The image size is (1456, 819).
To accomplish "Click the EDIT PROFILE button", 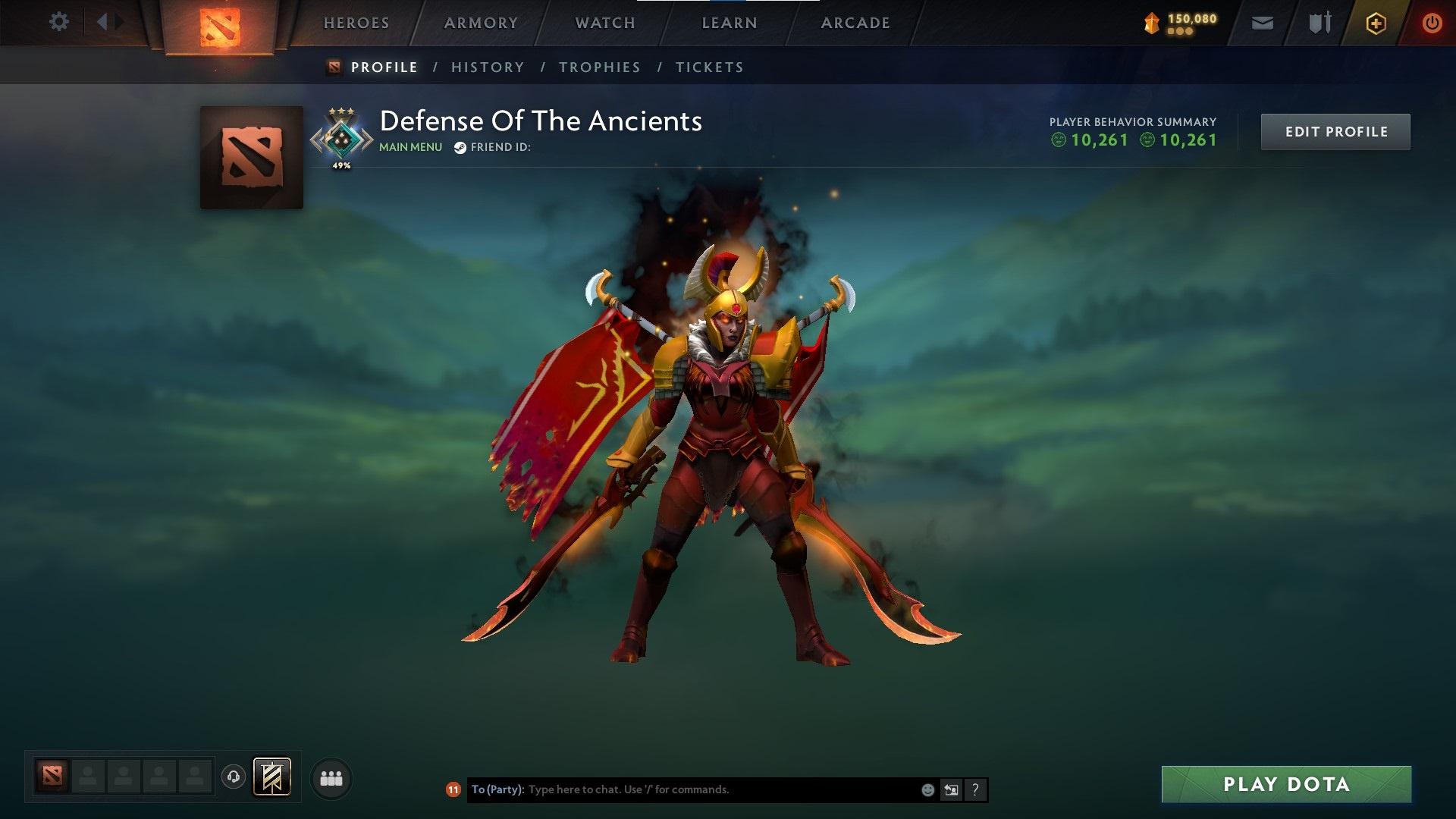I will [1335, 131].
